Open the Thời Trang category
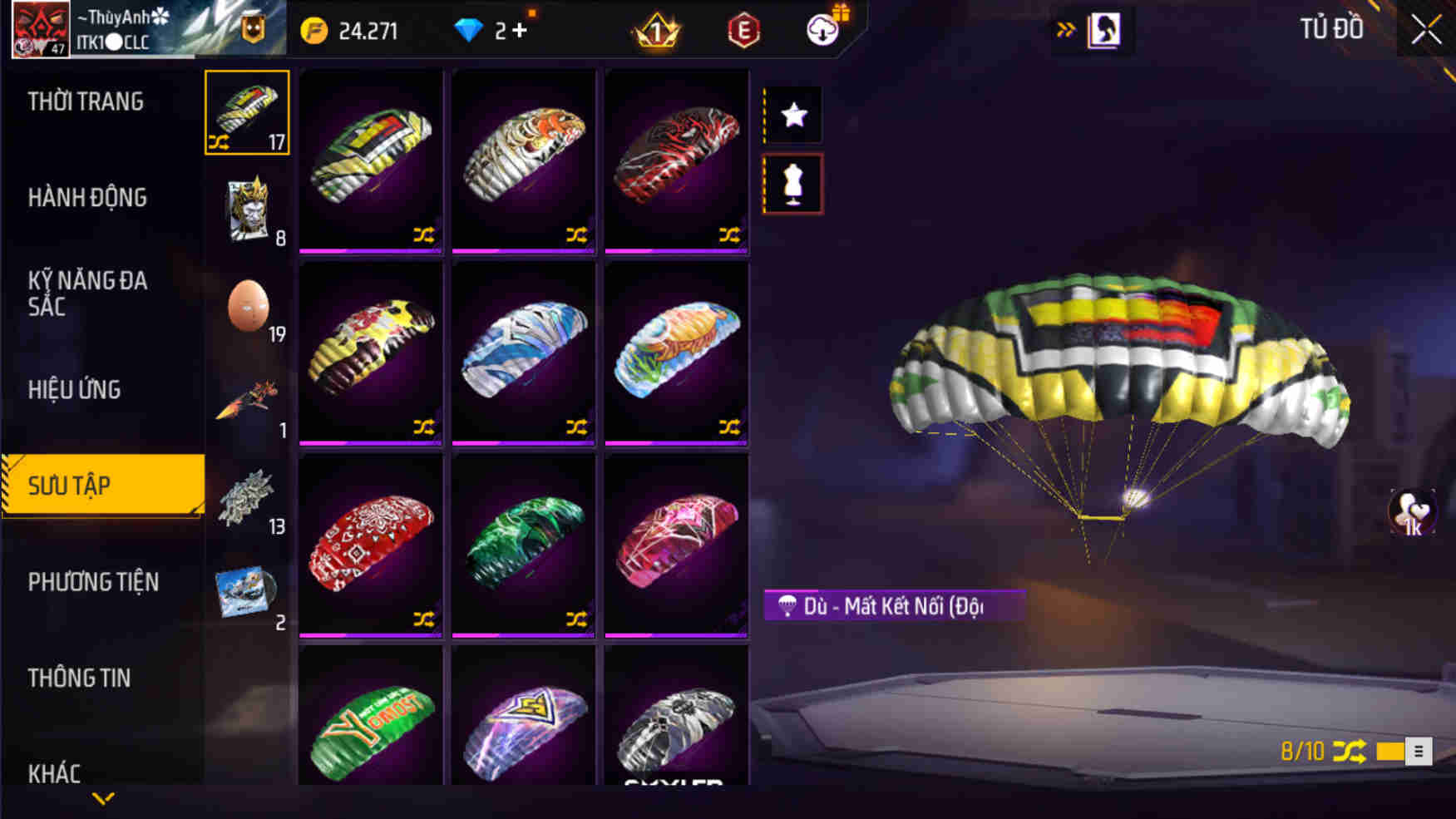Image resolution: width=1456 pixels, height=819 pixels. pos(86,102)
